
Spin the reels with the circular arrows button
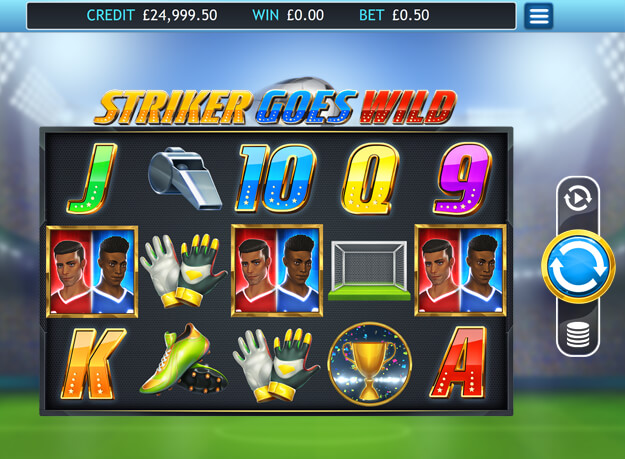578,267
